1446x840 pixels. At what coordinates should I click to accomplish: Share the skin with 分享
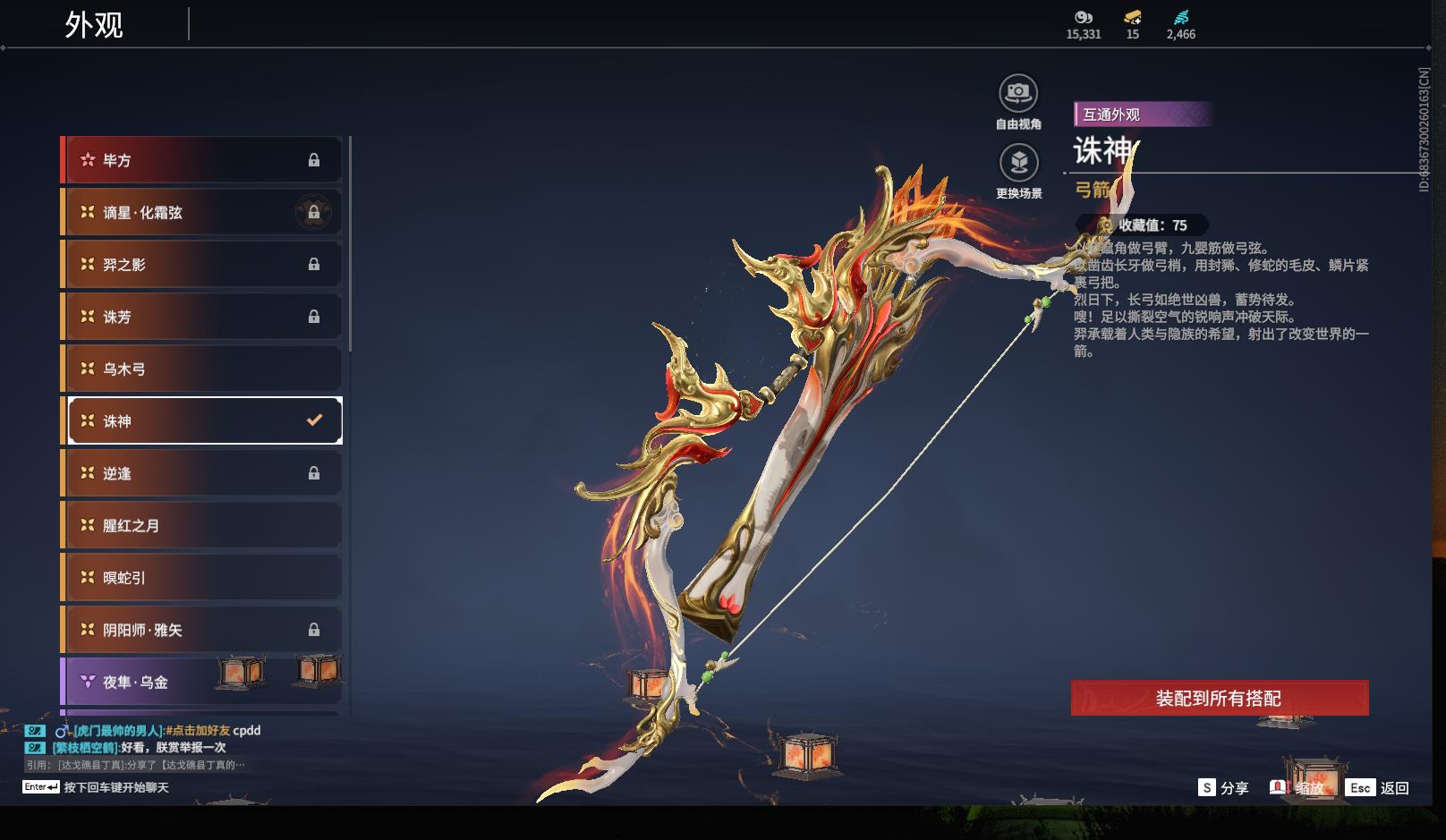point(1223,788)
